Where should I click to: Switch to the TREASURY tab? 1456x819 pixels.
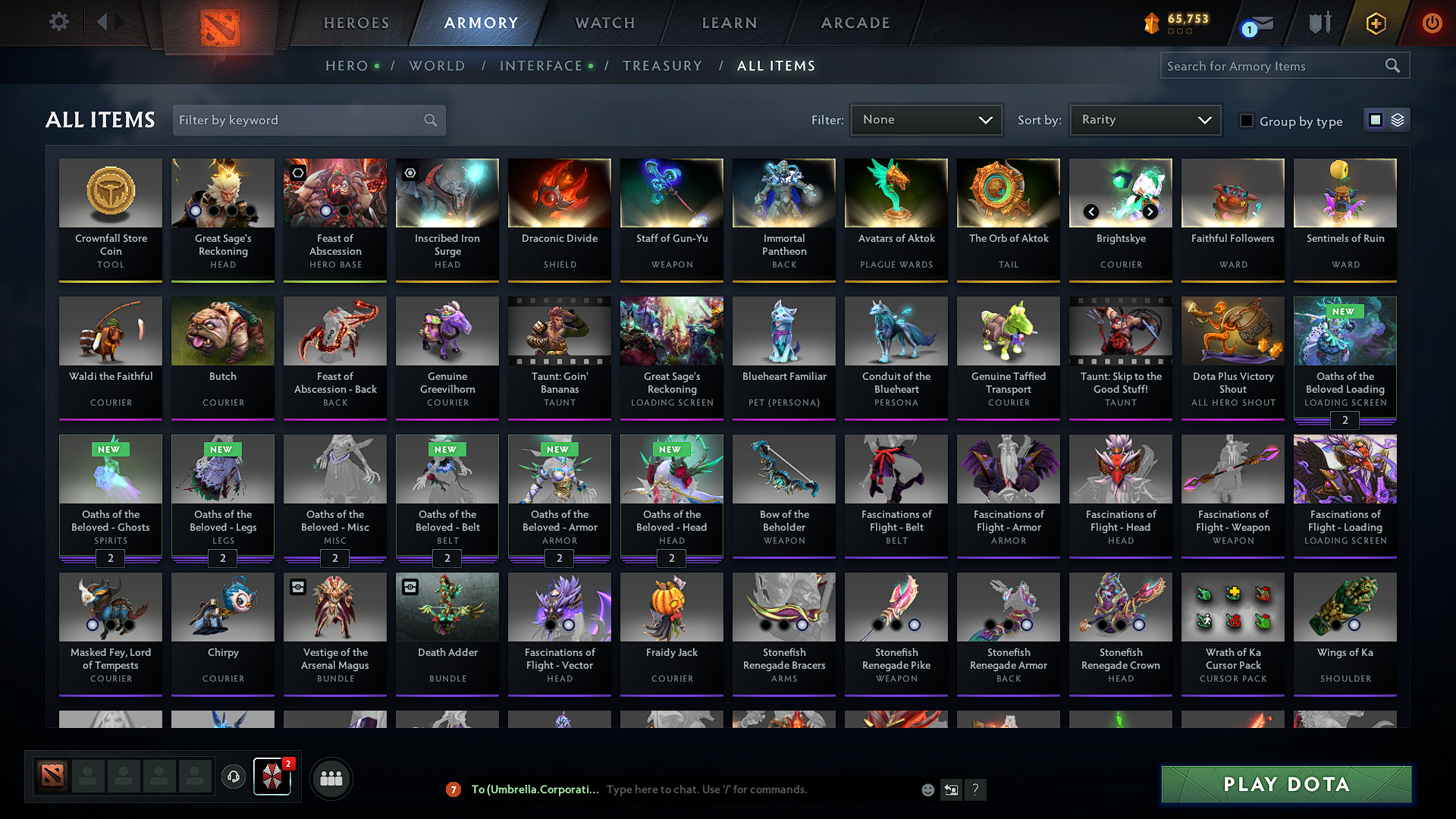tap(662, 66)
